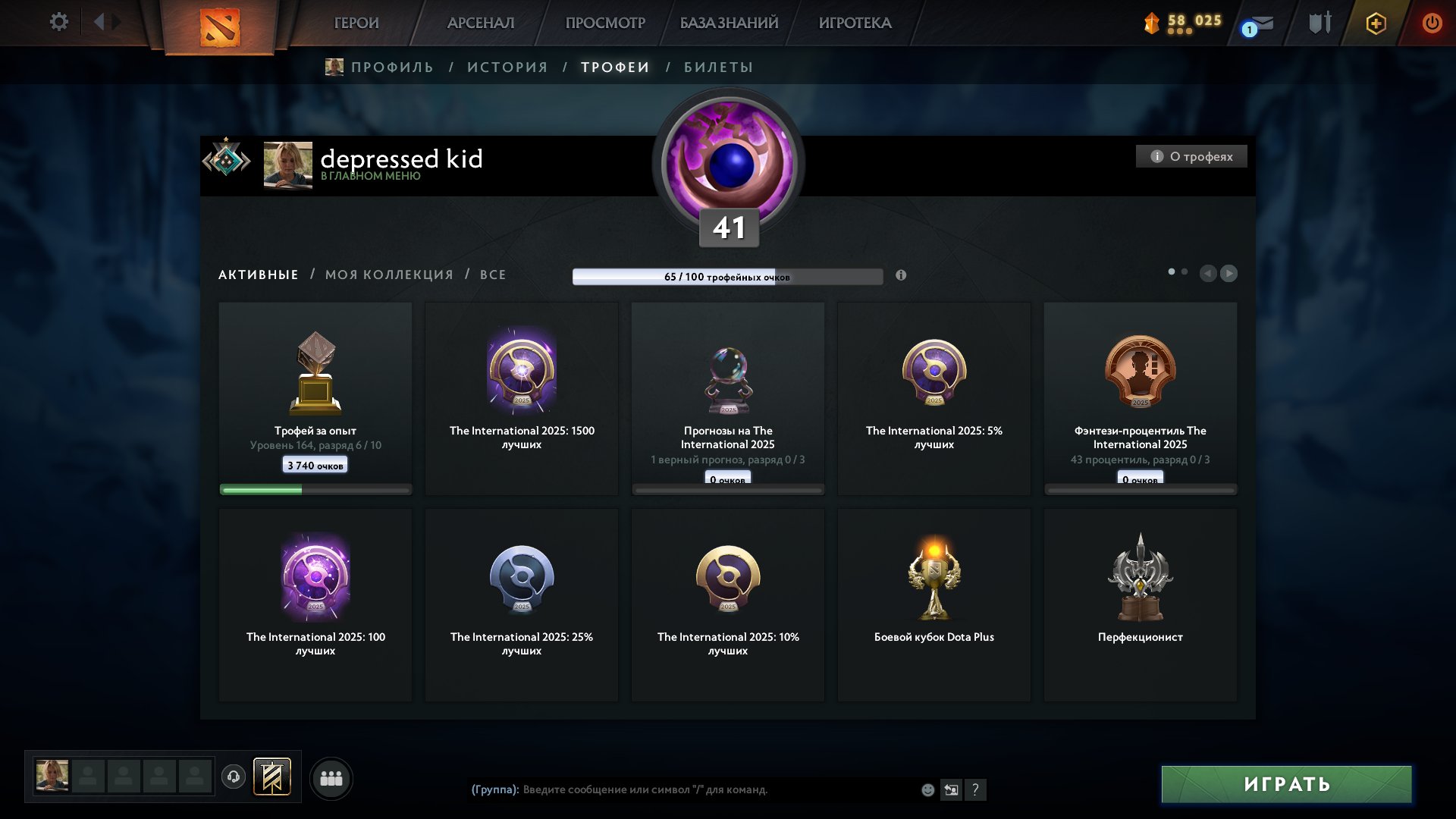Switch to the Профиль tab
This screenshot has width=1456, height=819.
click(391, 67)
